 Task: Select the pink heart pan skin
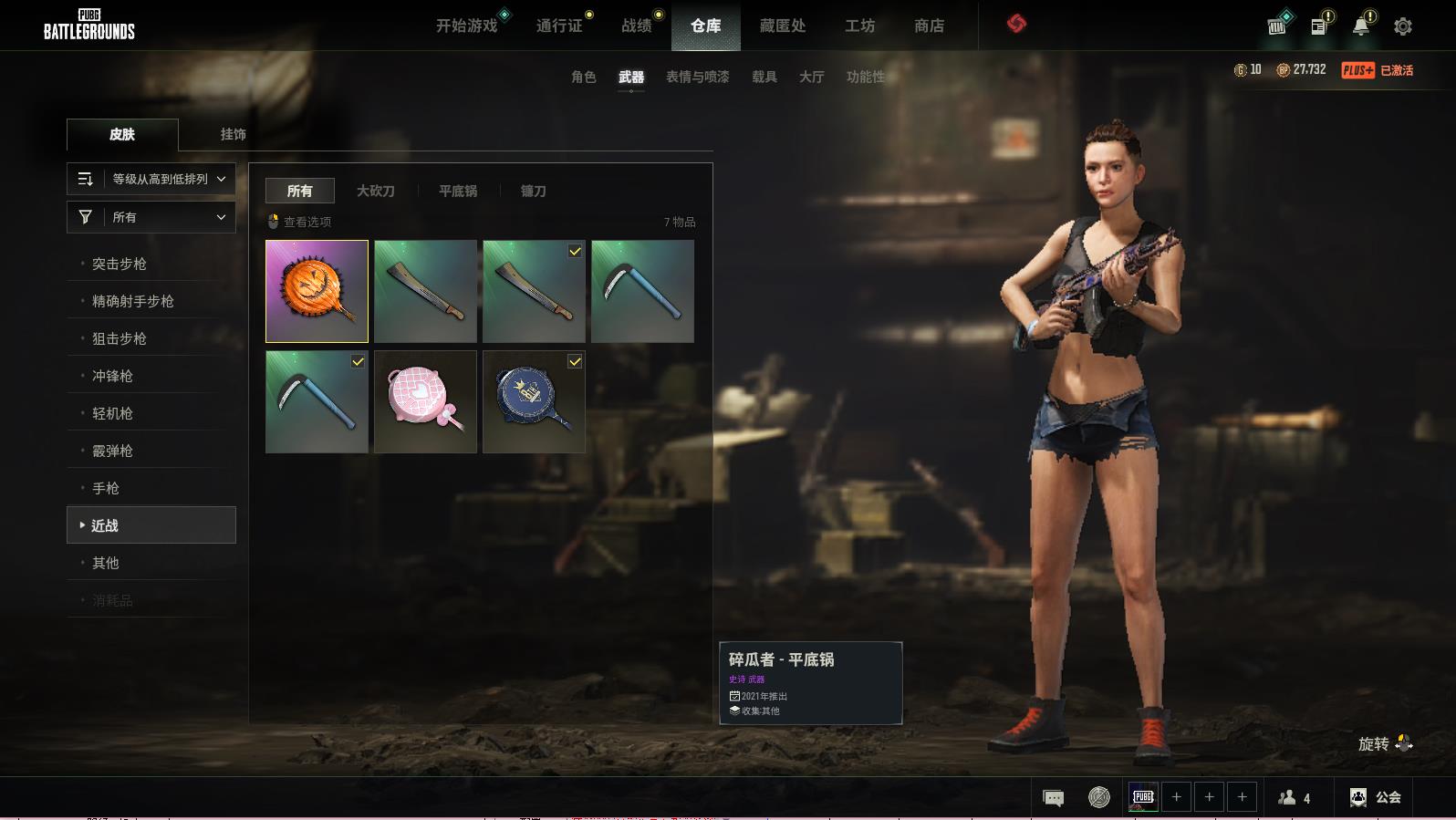point(425,401)
